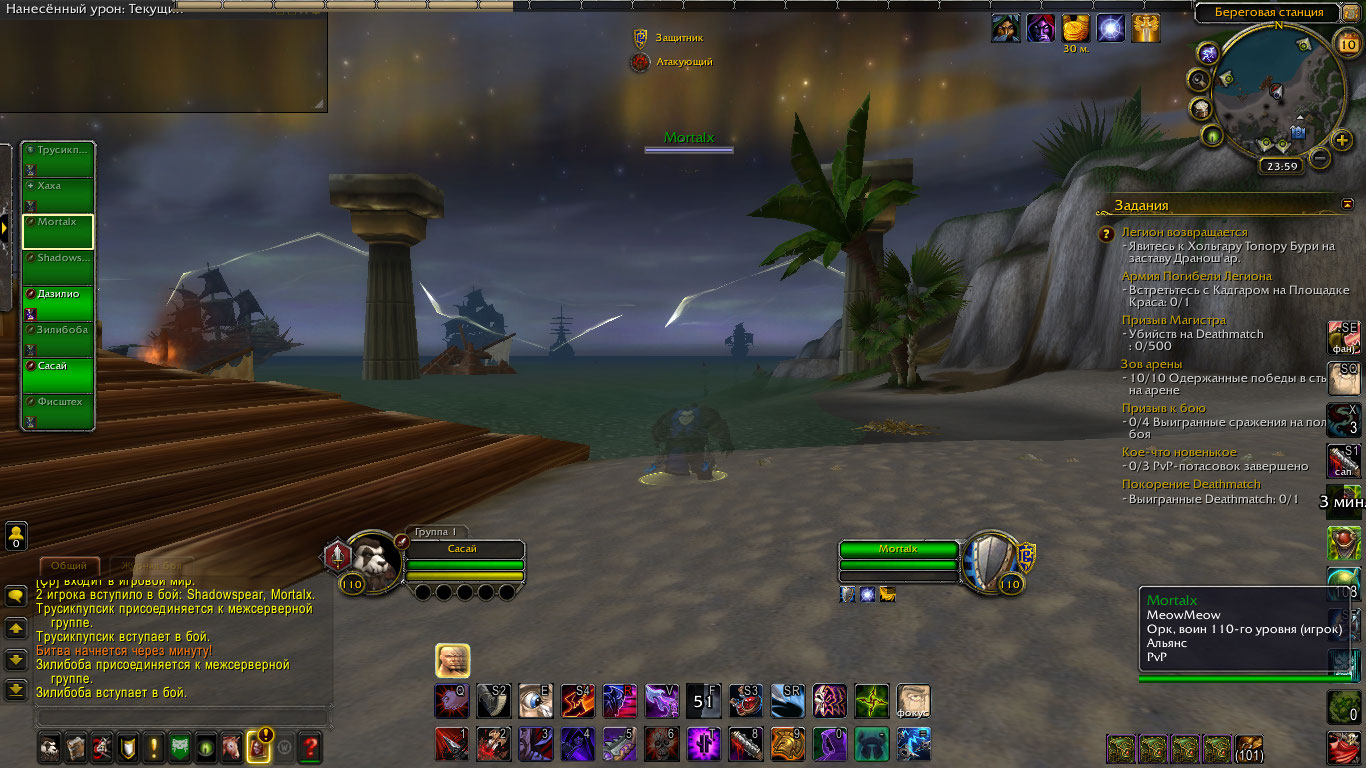Collapse the Задания quest tracker

1347,204
